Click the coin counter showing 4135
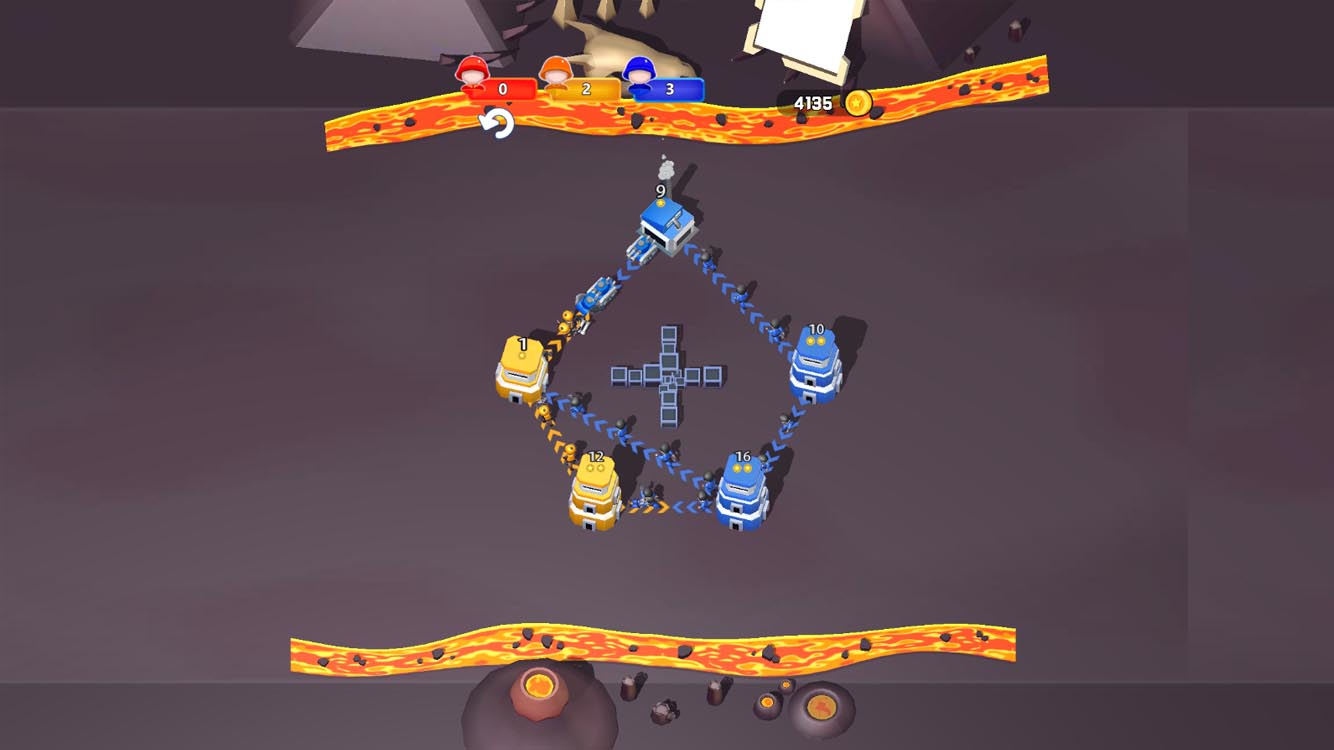This screenshot has width=1334, height=750. tap(812, 101)
